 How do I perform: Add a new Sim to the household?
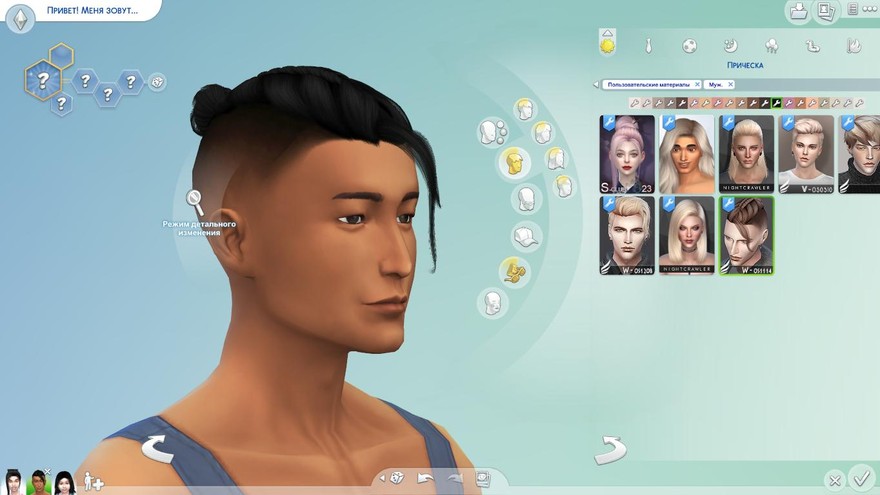tap(93, 482)
